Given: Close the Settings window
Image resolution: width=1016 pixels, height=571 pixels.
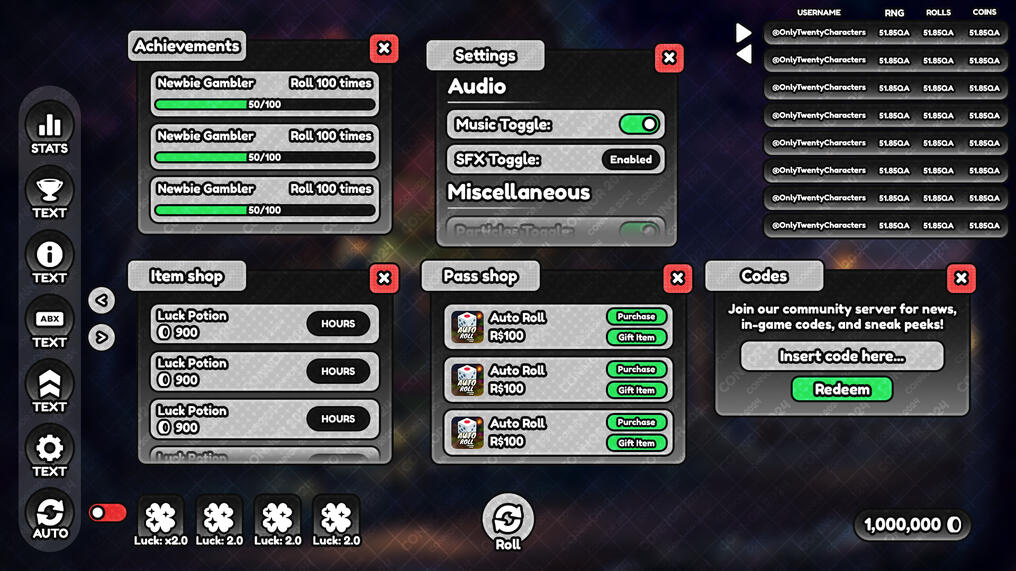Looking at the screenshot, I should (669, 58).
